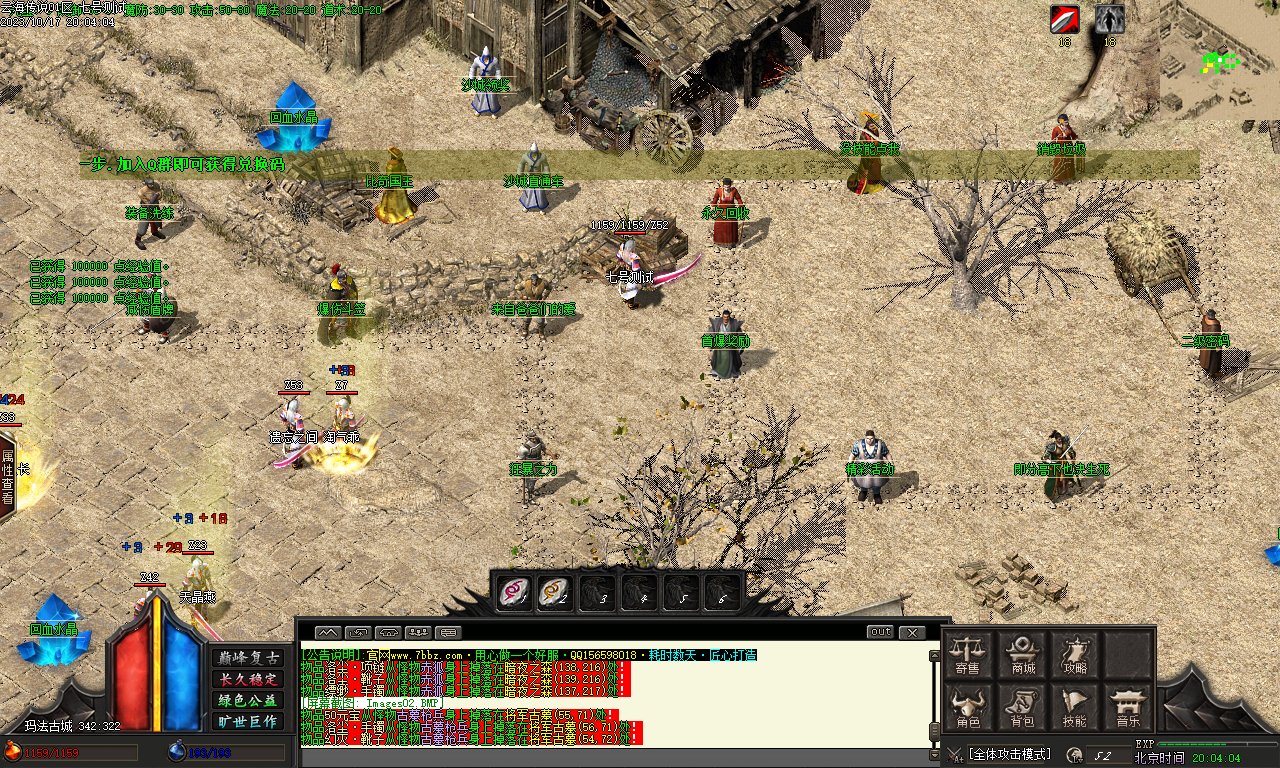Click the 音乐 music building icon
The width and height of the screenshot is (1280, 768).
(1127, 702)
